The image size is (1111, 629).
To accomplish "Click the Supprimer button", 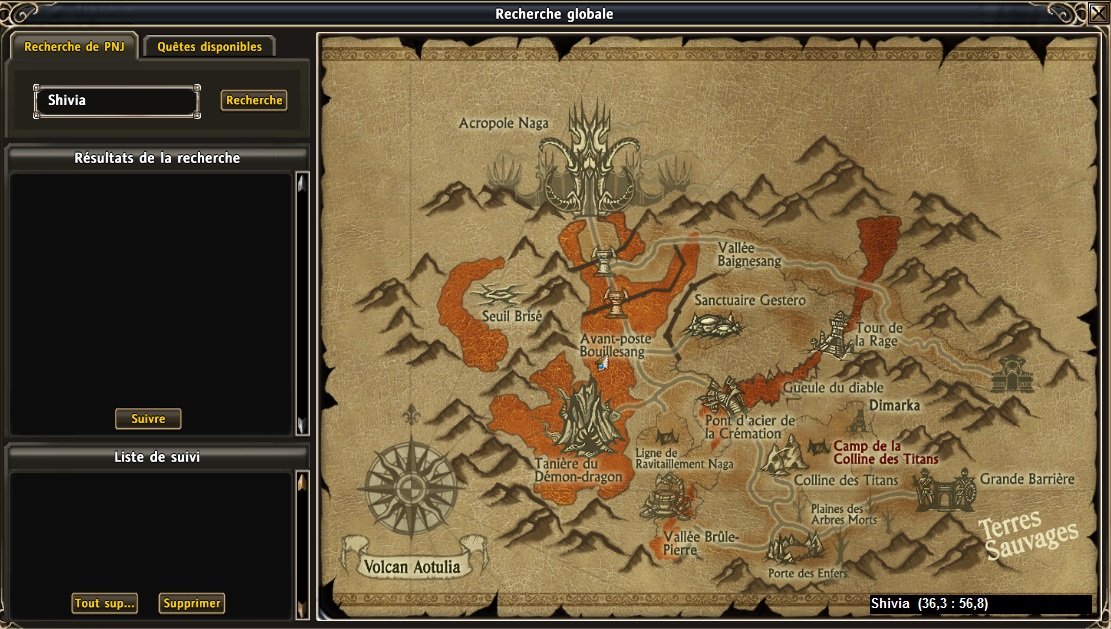I will (191, 603).
